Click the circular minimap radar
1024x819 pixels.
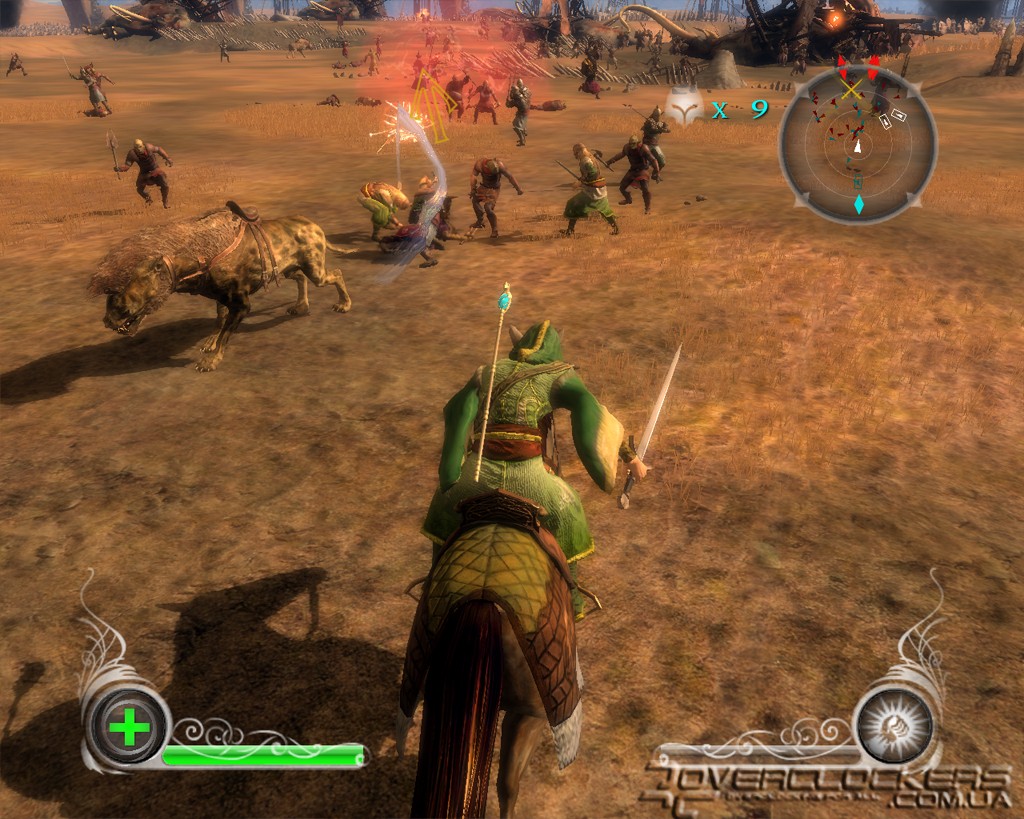point(858,143)
